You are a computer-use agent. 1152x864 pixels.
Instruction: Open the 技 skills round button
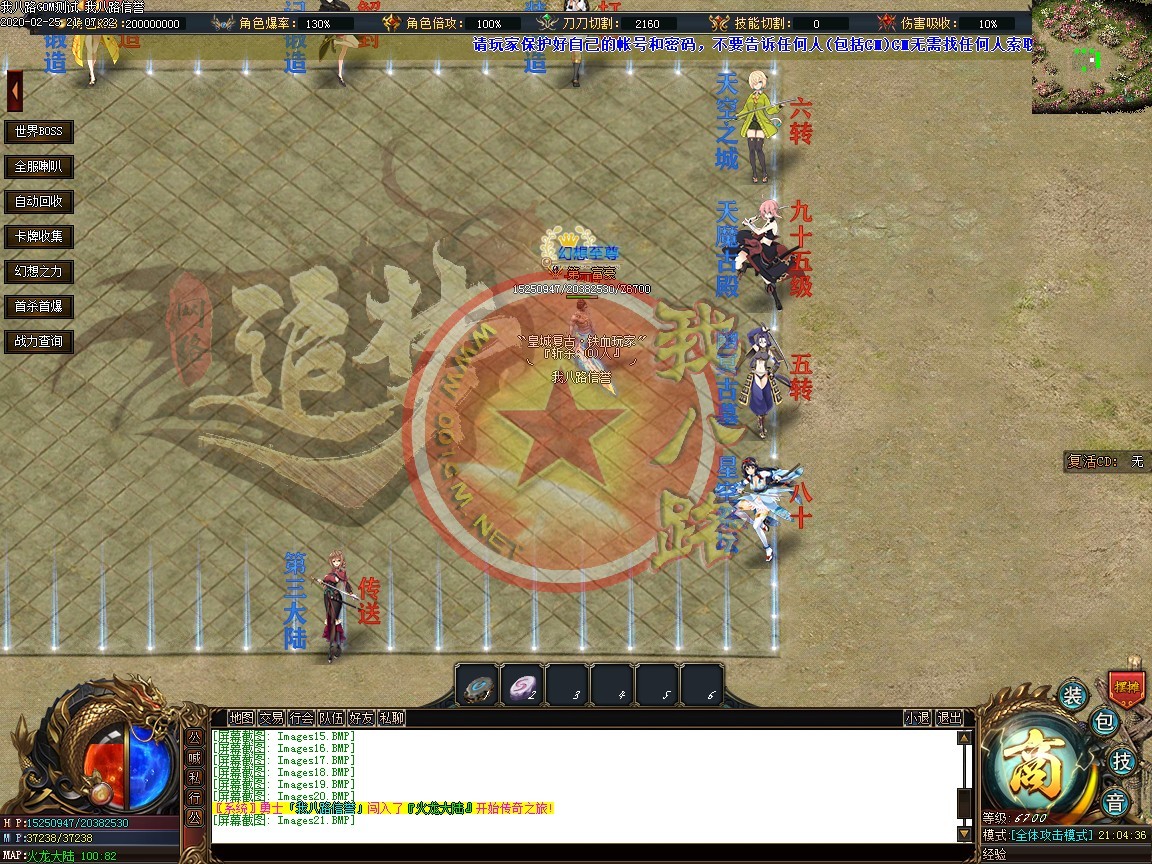(x=1122, y=762)
